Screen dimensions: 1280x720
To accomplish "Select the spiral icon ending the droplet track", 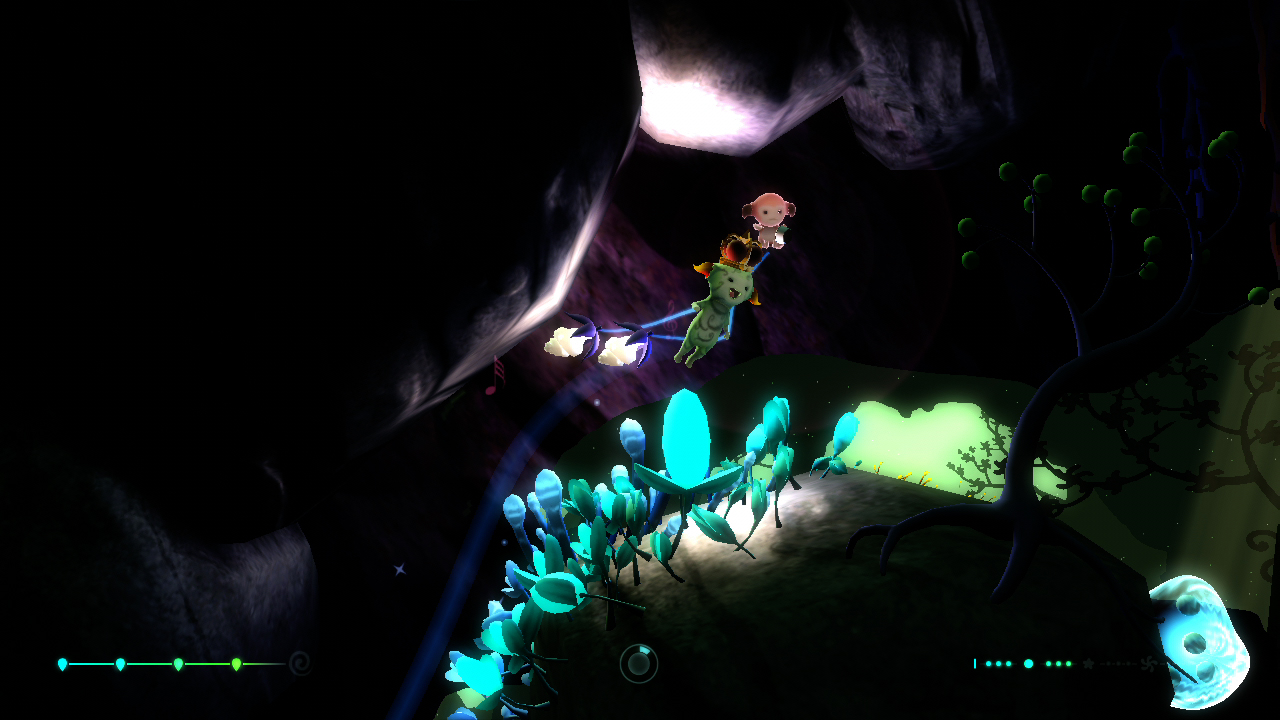I will coord(299,662).
